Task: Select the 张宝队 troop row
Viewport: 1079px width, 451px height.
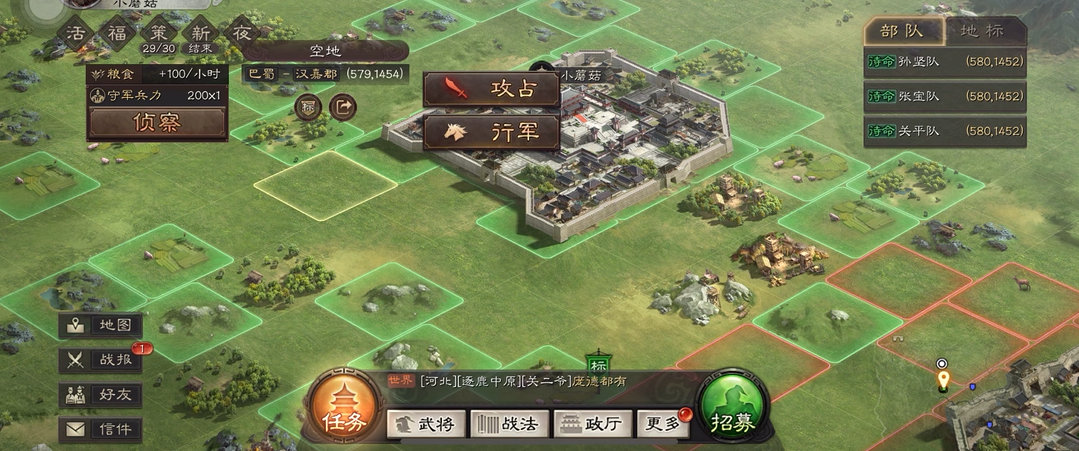Action: (x=945, y=96)
